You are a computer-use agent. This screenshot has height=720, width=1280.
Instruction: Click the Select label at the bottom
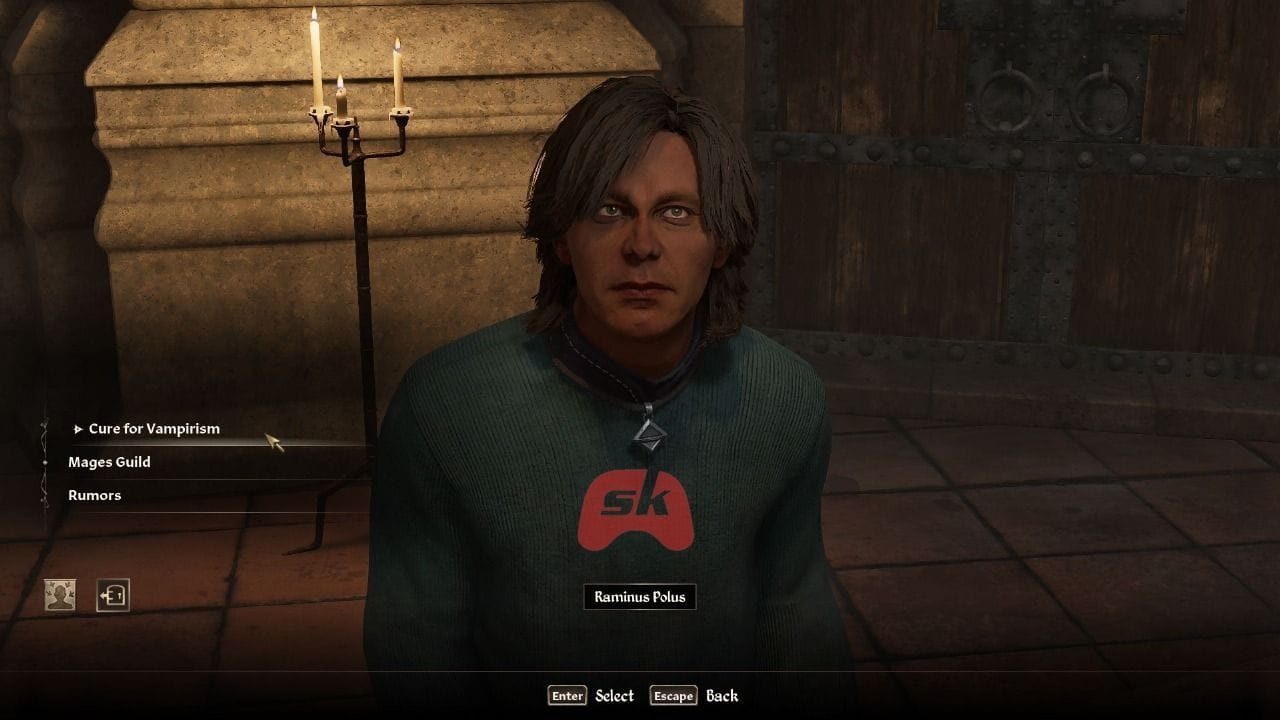click(x=615, y=696)
